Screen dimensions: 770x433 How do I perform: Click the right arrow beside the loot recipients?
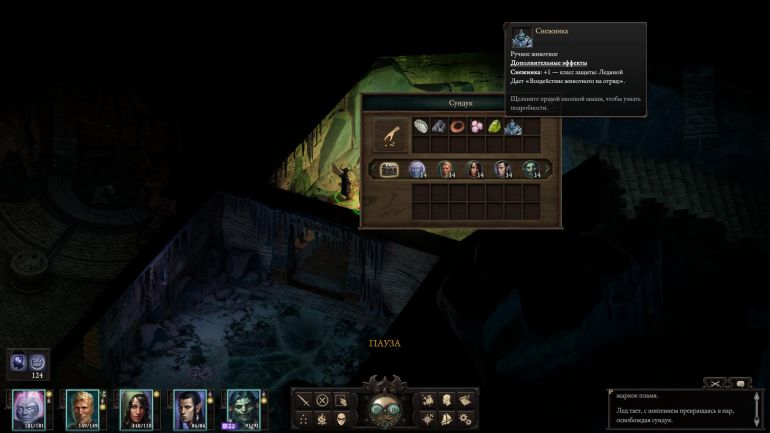click(548, 169)
